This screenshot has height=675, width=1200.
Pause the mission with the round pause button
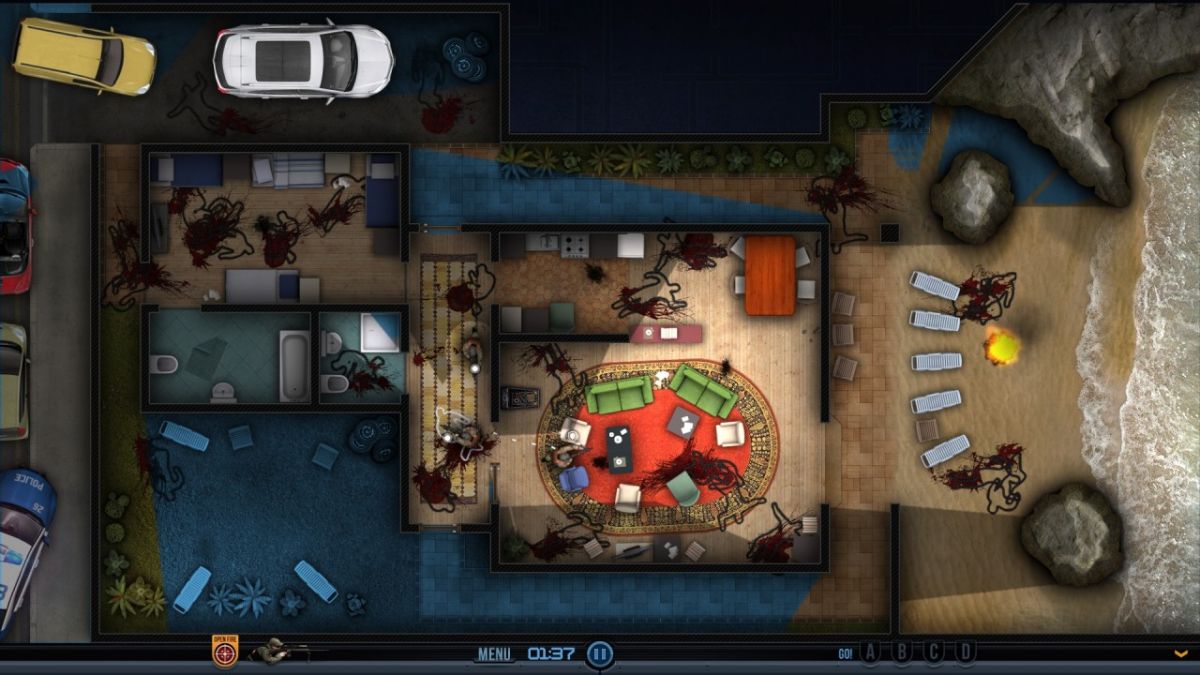pyautogui.click(x=599, y=654)
